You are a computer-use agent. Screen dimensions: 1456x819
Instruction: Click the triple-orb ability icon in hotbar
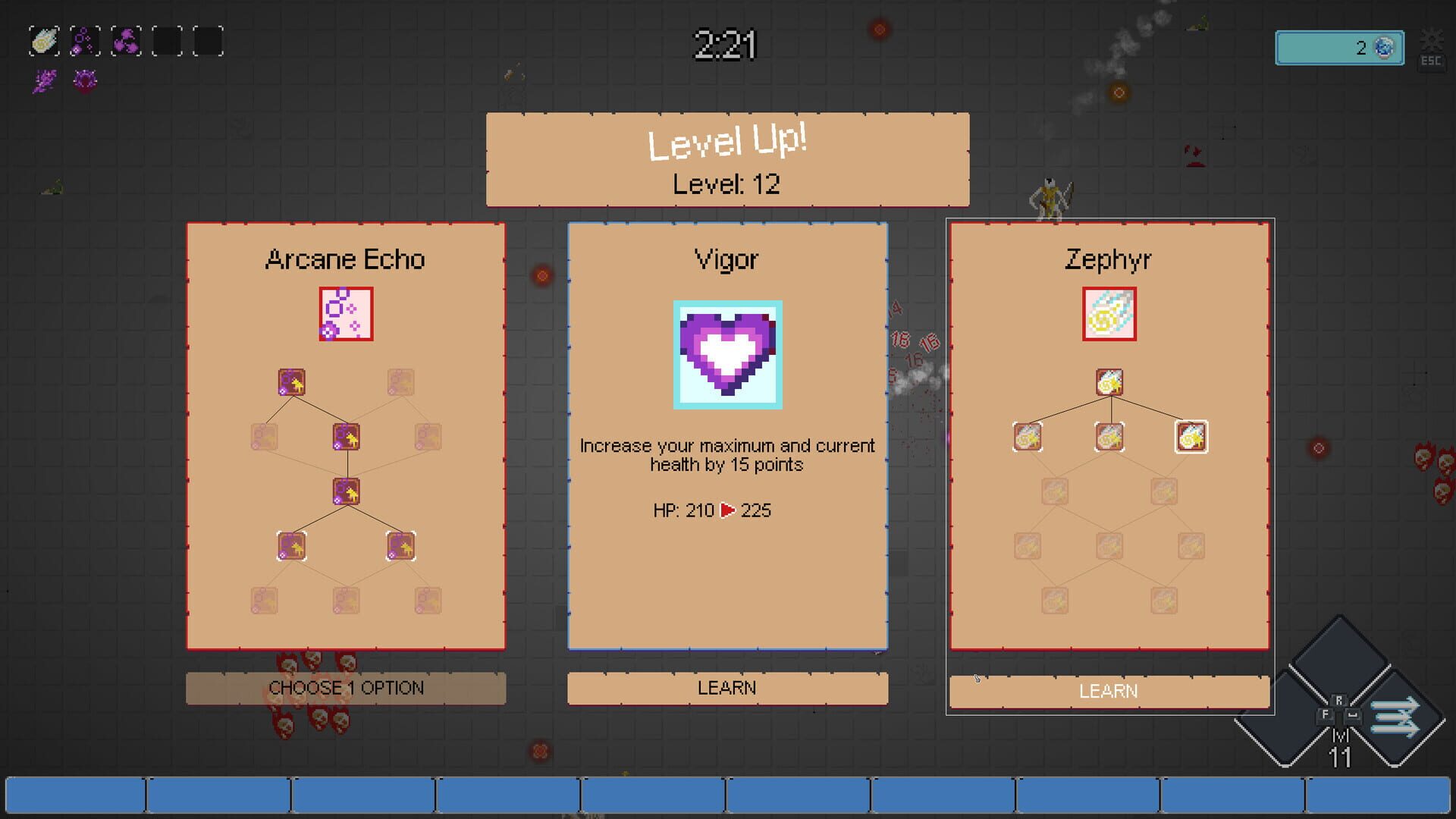point(127,42)
